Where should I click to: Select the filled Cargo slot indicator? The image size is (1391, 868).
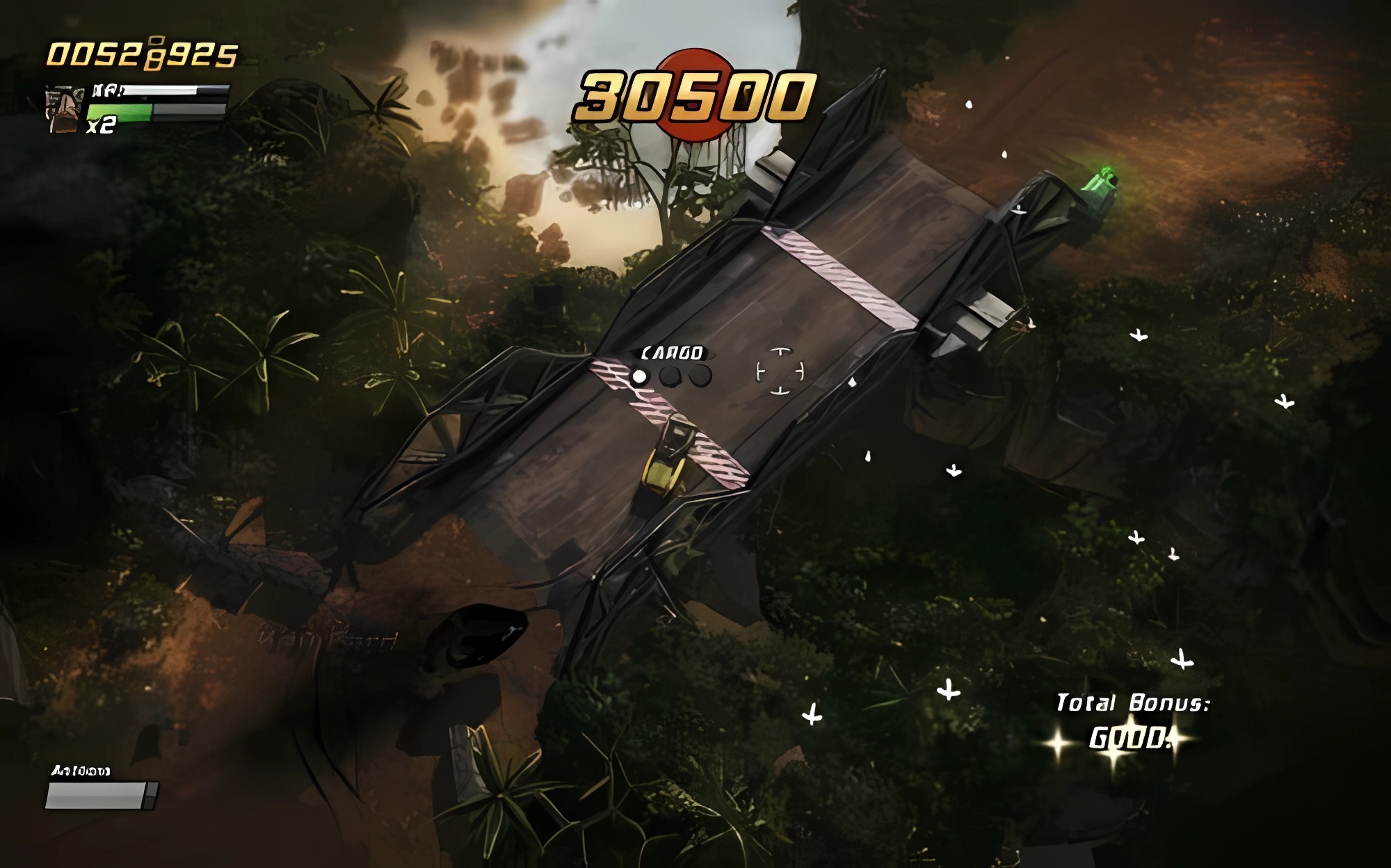click(638, 377)
